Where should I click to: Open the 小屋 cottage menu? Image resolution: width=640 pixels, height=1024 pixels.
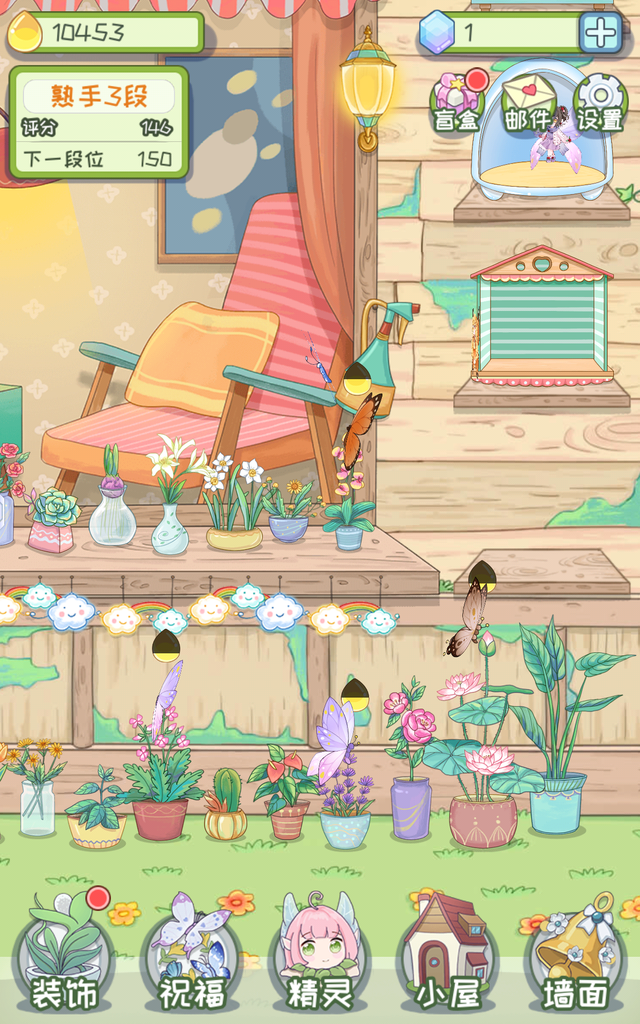tap(446, 955)
